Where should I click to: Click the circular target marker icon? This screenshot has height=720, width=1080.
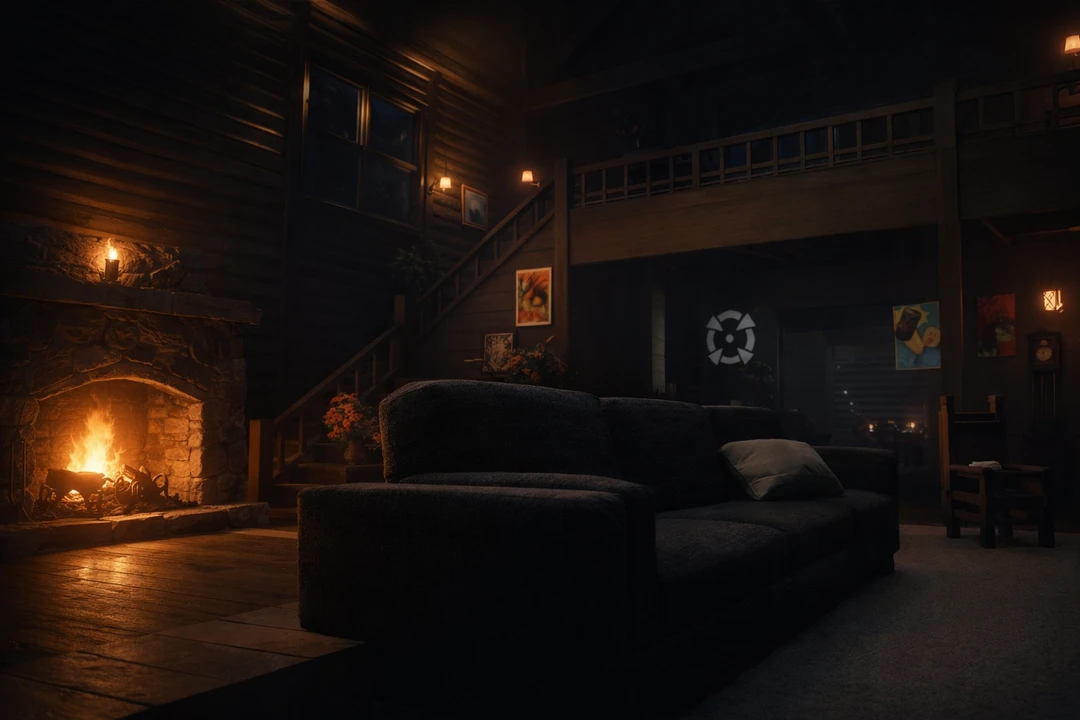[730, 337]
